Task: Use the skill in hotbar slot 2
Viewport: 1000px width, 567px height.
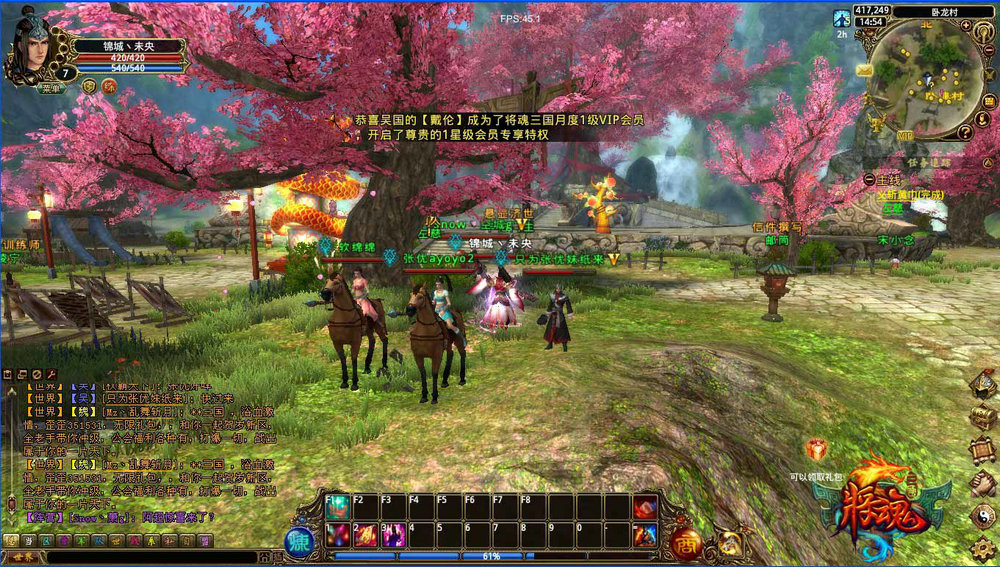Action: [365, 534]
